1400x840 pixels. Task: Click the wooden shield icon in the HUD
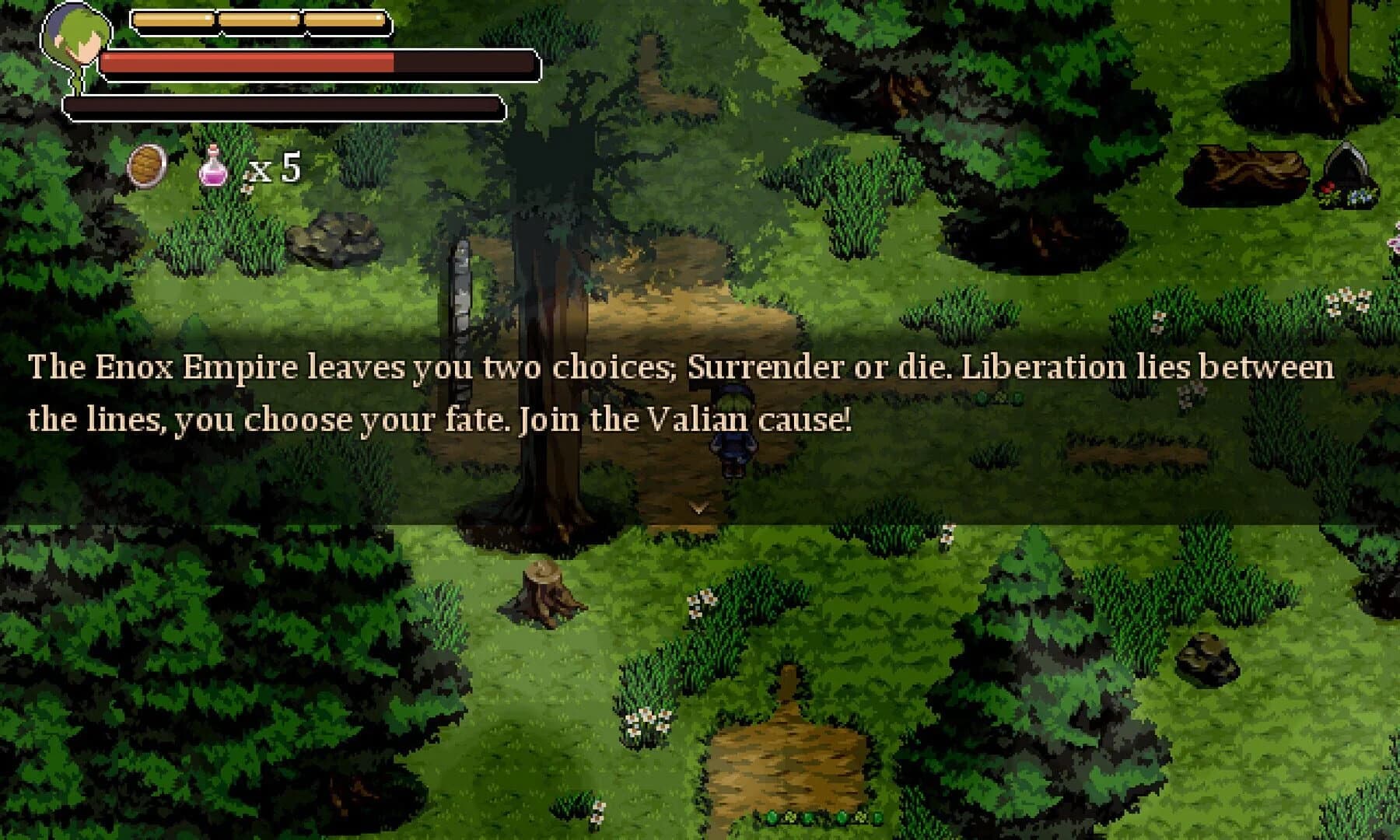click(x=146, y=165)
